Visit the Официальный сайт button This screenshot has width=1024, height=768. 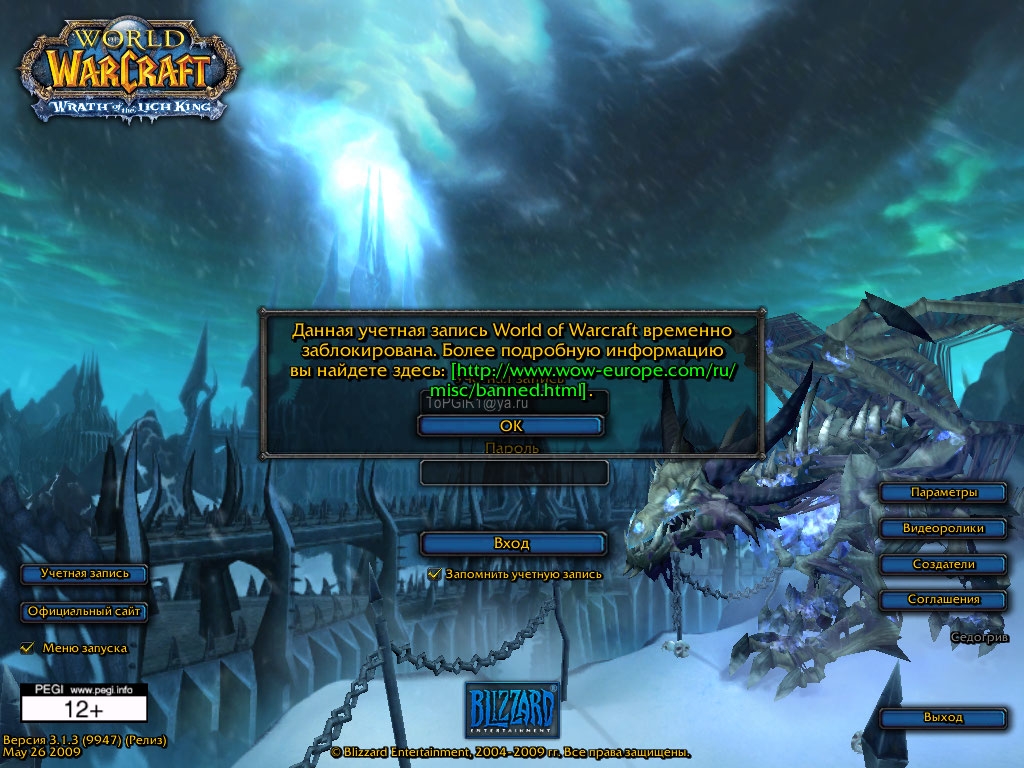click(84, 612)
